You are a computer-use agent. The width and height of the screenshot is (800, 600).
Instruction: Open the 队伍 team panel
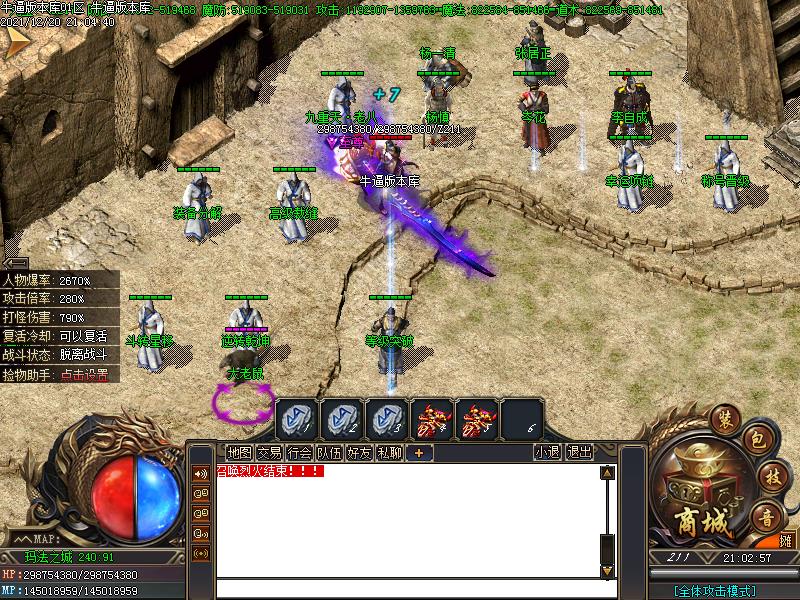329,452
